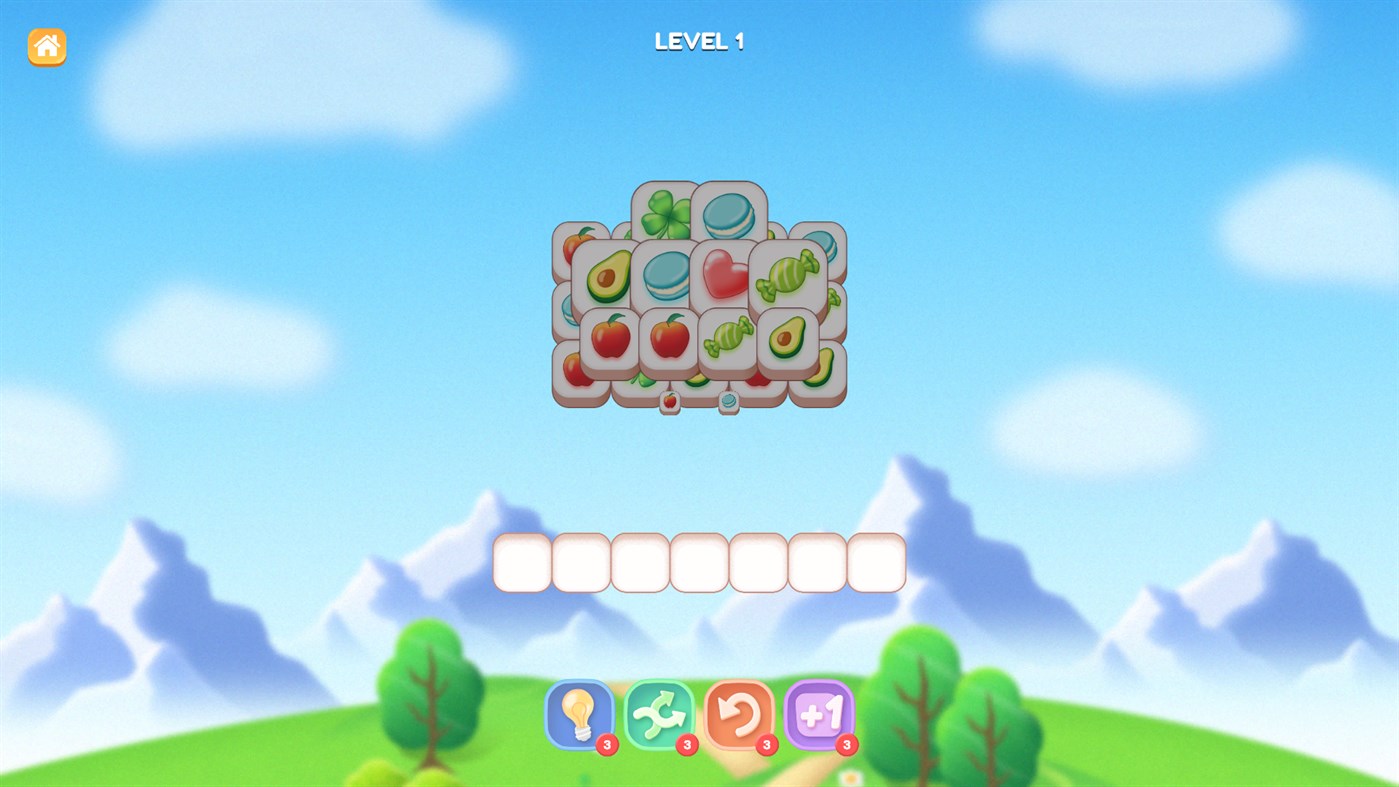Activate the shuffle power-up
The width and height of the screenshot is (1399, 787).
659,716
